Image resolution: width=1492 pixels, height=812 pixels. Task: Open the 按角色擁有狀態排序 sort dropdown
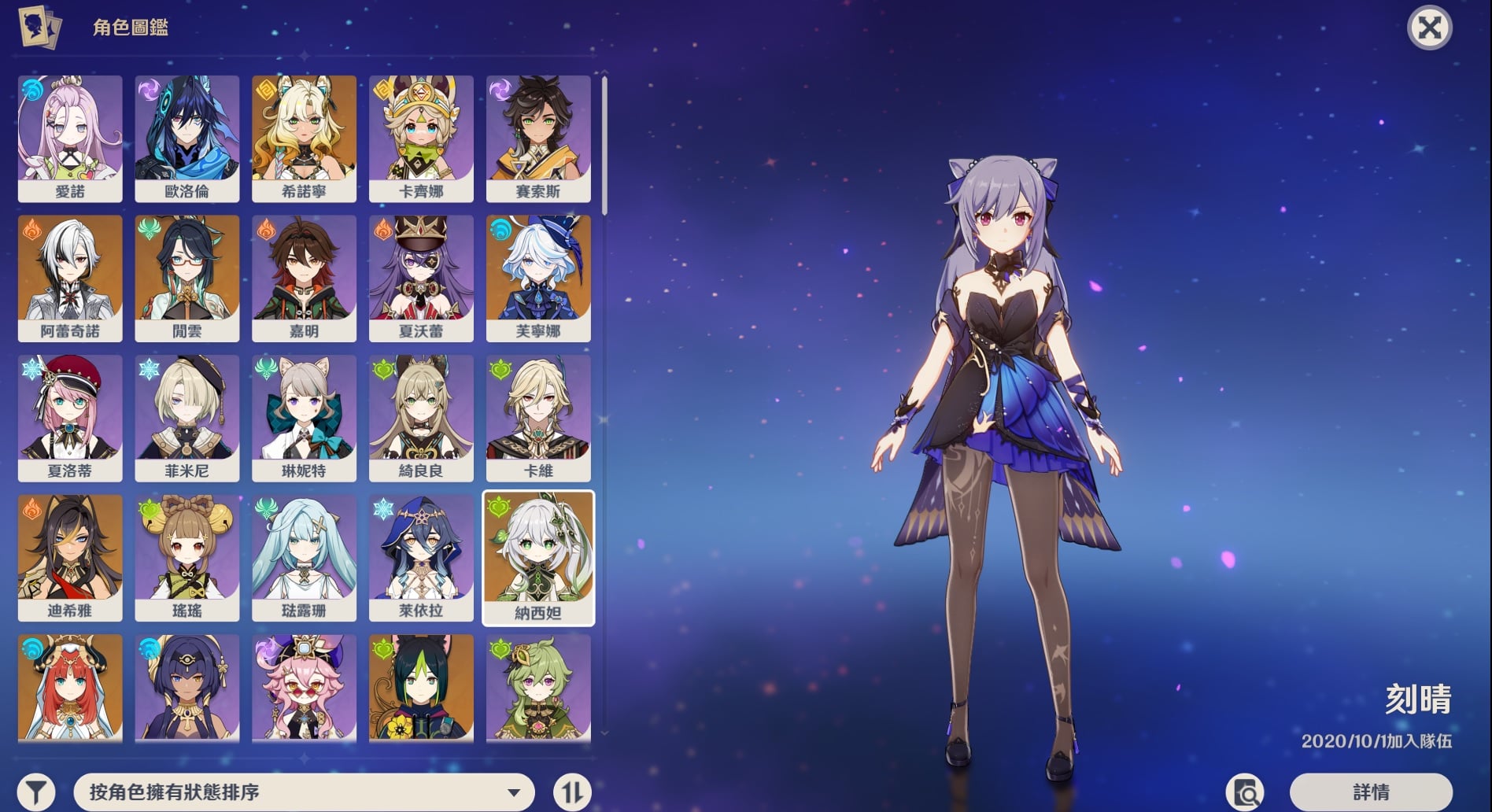click(x=304, y=792)
